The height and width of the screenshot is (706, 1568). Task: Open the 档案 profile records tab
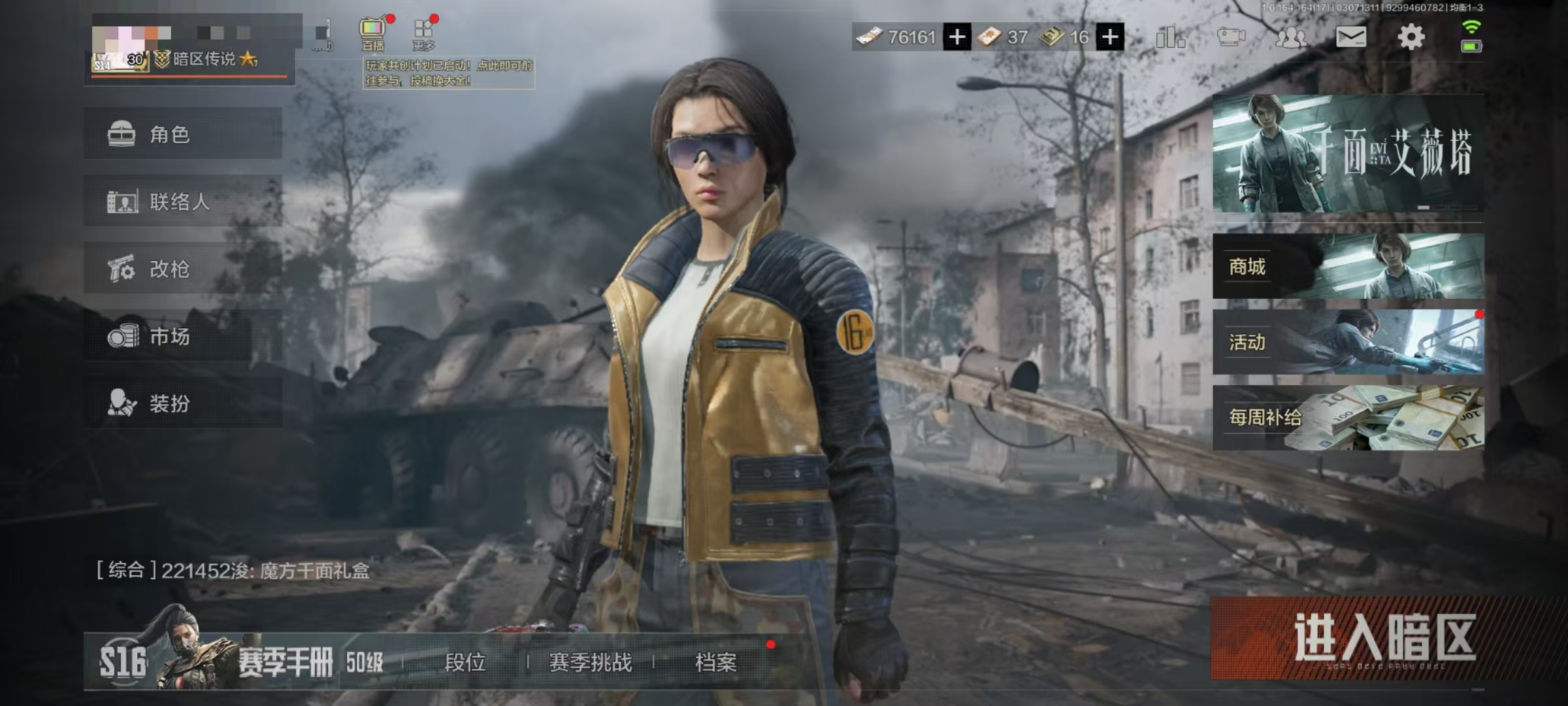point(716,663)
